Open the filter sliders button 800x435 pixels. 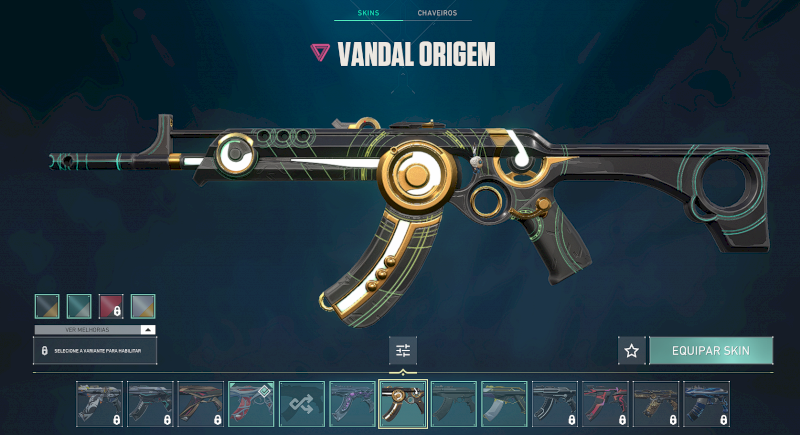[403, 350]
